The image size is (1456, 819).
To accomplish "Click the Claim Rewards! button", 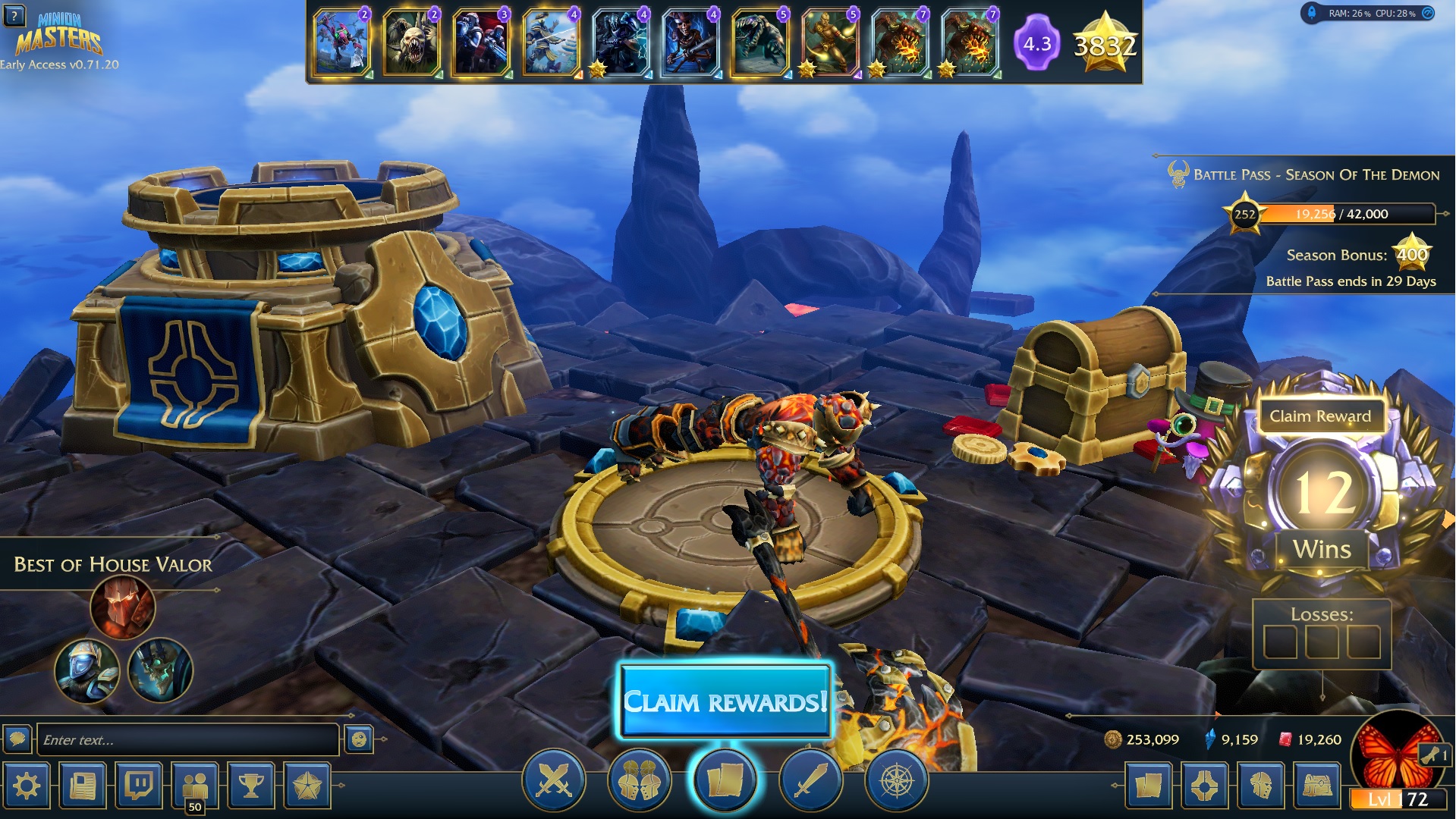I will pyautogui.click(x=725, y=701).
